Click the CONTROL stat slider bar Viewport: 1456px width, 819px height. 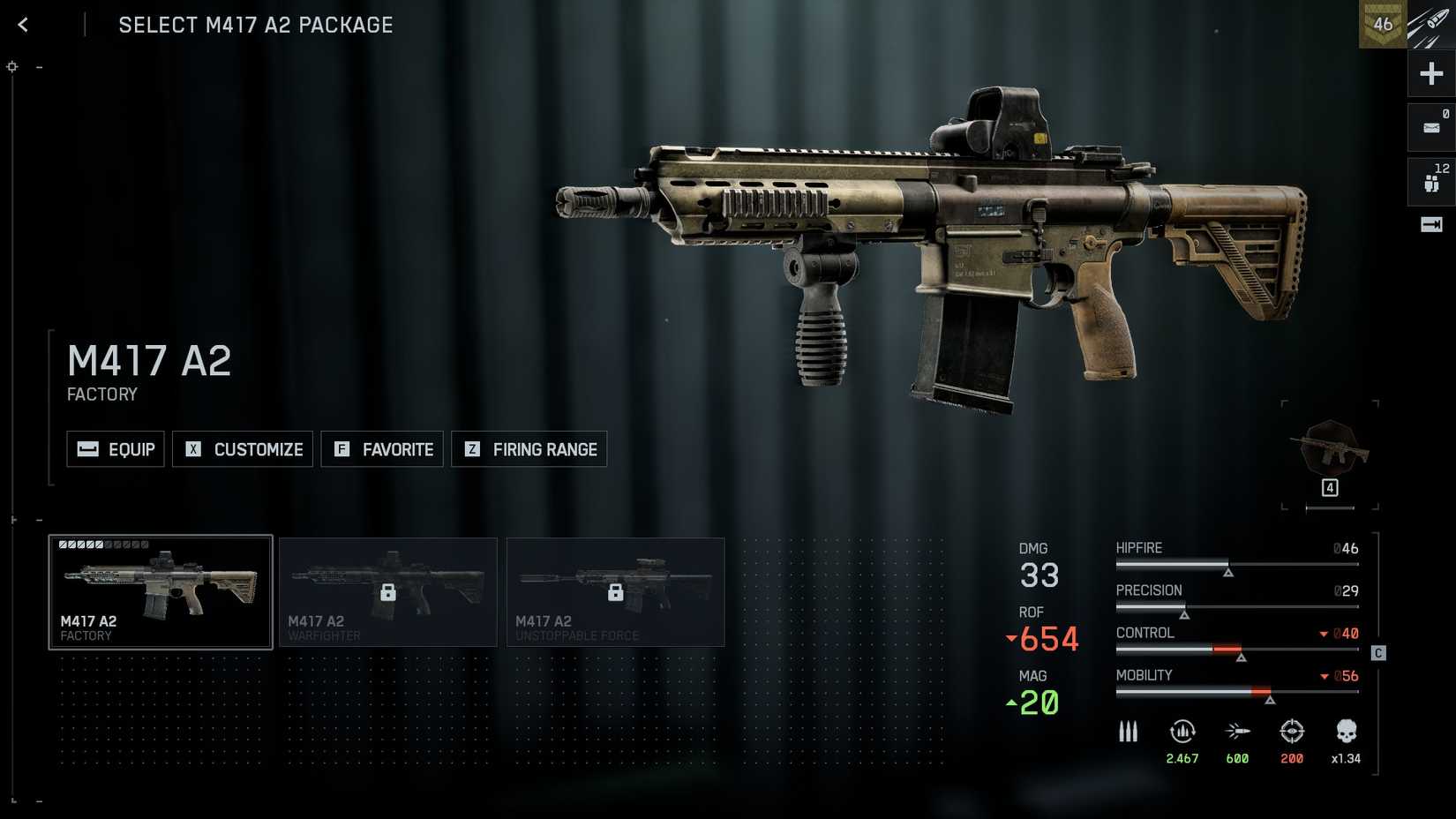tap(1235, 650)
